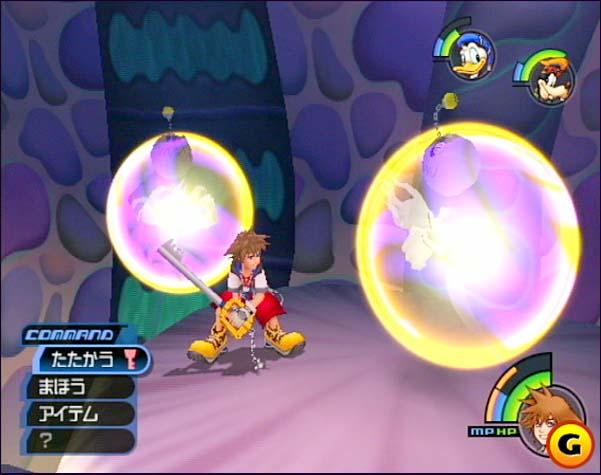Click Donald's party portrait
The height and width of the screenshot is (475, 601).
[x=466, y=53]
